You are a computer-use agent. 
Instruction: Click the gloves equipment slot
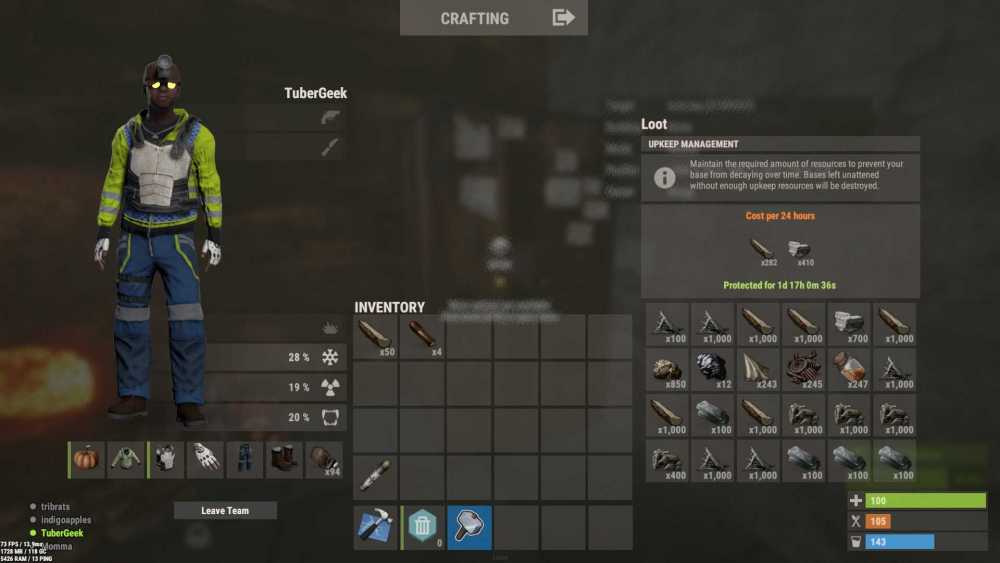coord(206,460)
